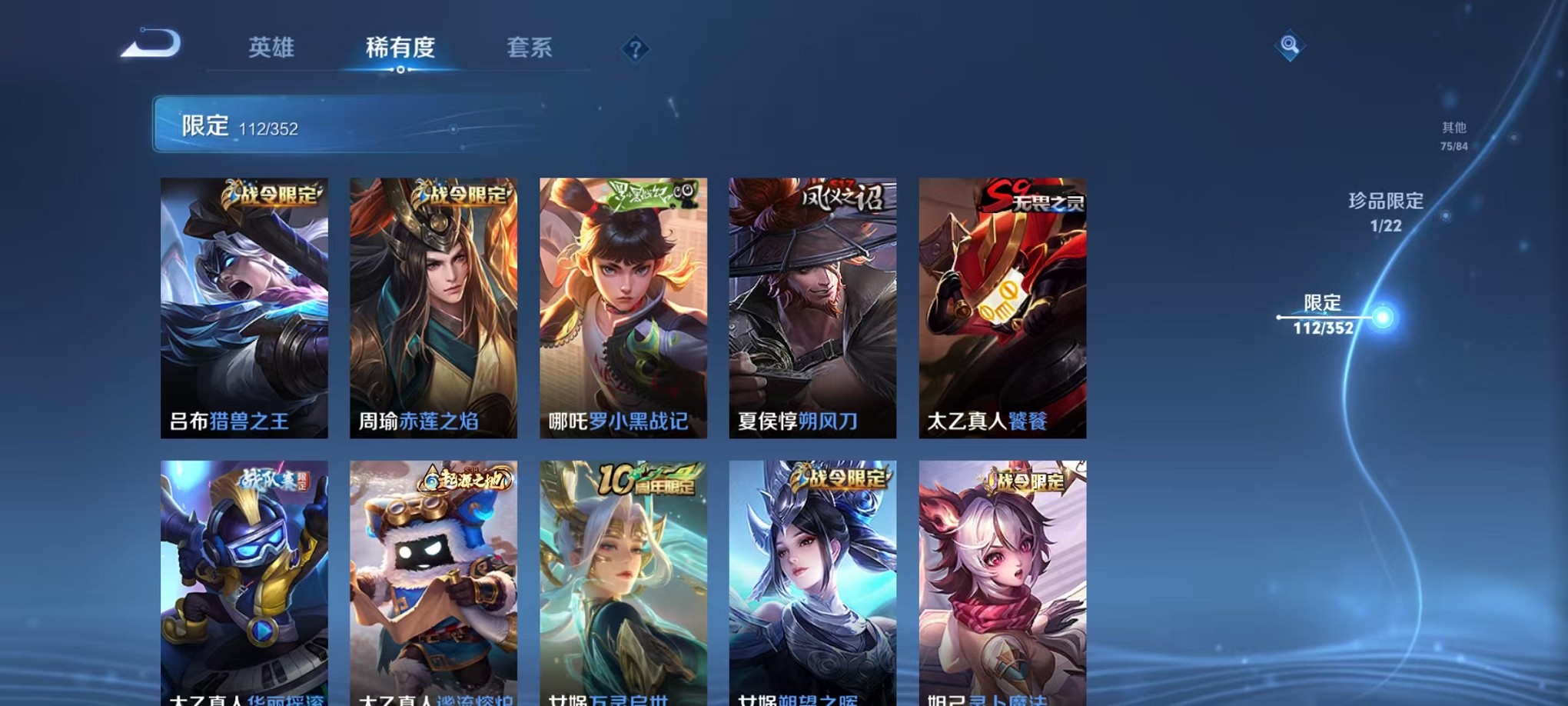Viewport: 1568px width, 706px height.
Task: Select the 稀有度 tab
Action: point(399,48)
